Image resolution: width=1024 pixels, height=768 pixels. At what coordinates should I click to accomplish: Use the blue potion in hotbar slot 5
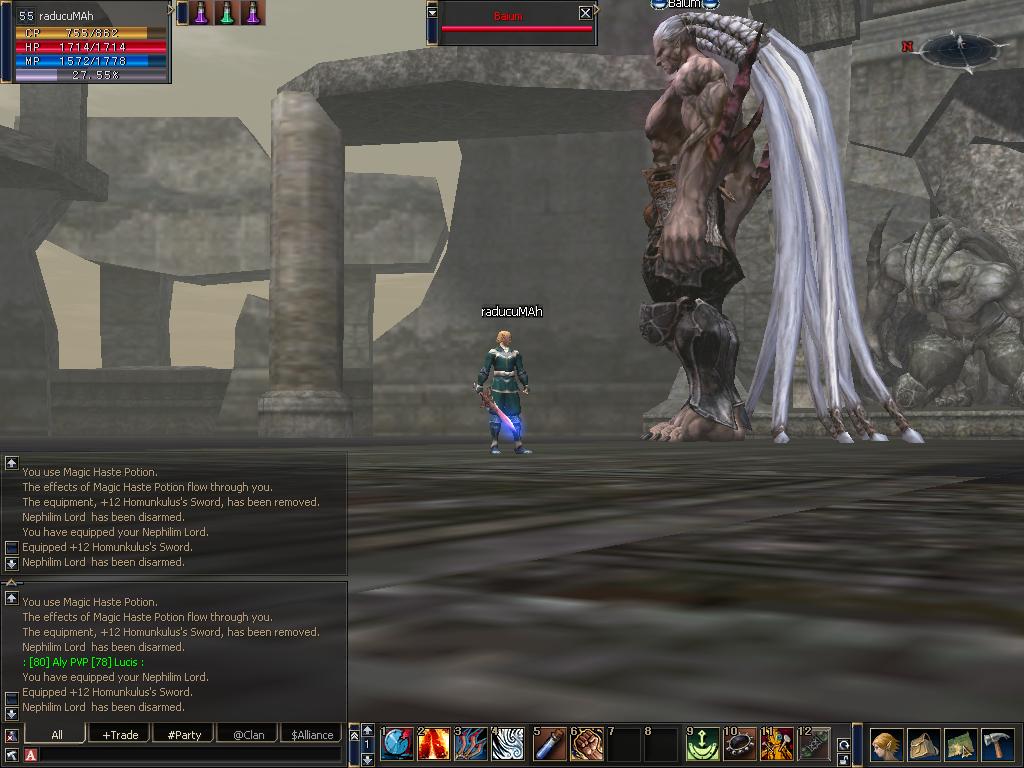[x=549, y=744]
